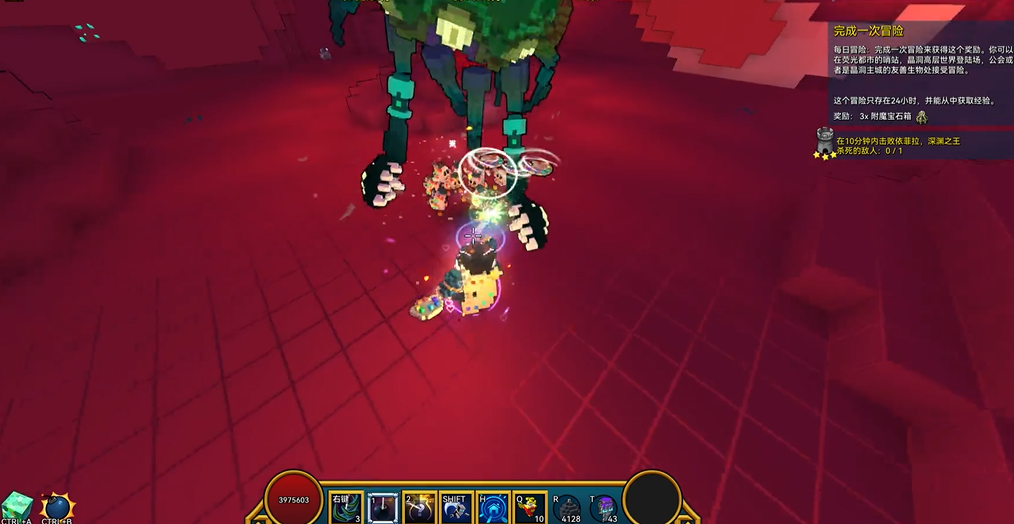Activate the dark orb skill in slot 1
1014x524 pixels.
383,507
